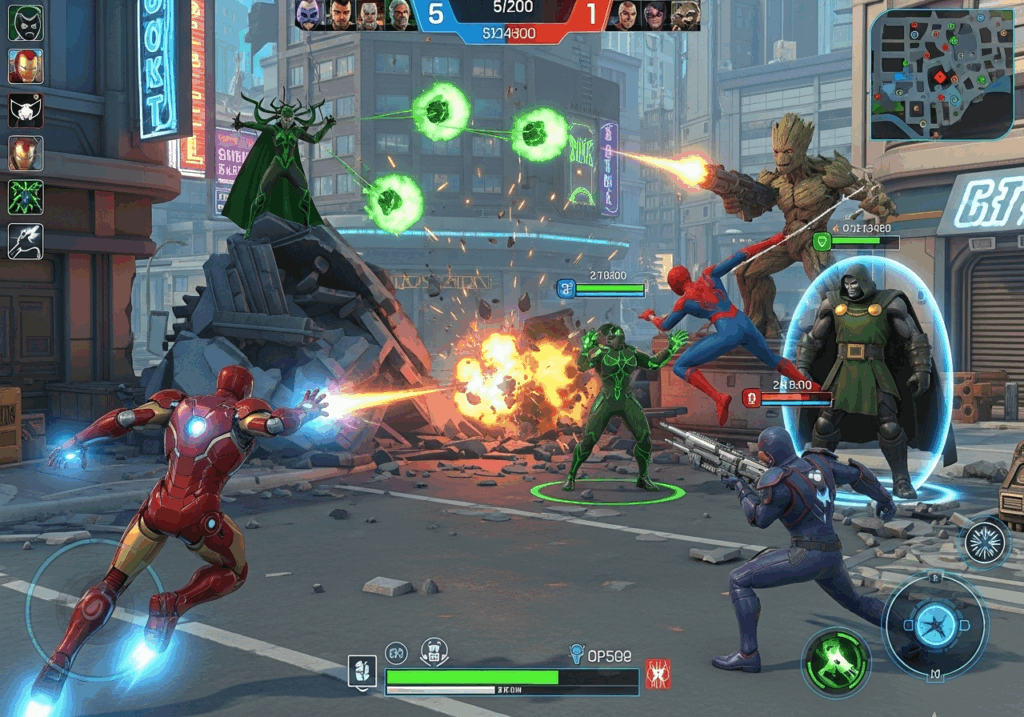Inspect the raccoon enemy portrait
The width and height of the screenshot is (1024, 717).
click(685, 15)
